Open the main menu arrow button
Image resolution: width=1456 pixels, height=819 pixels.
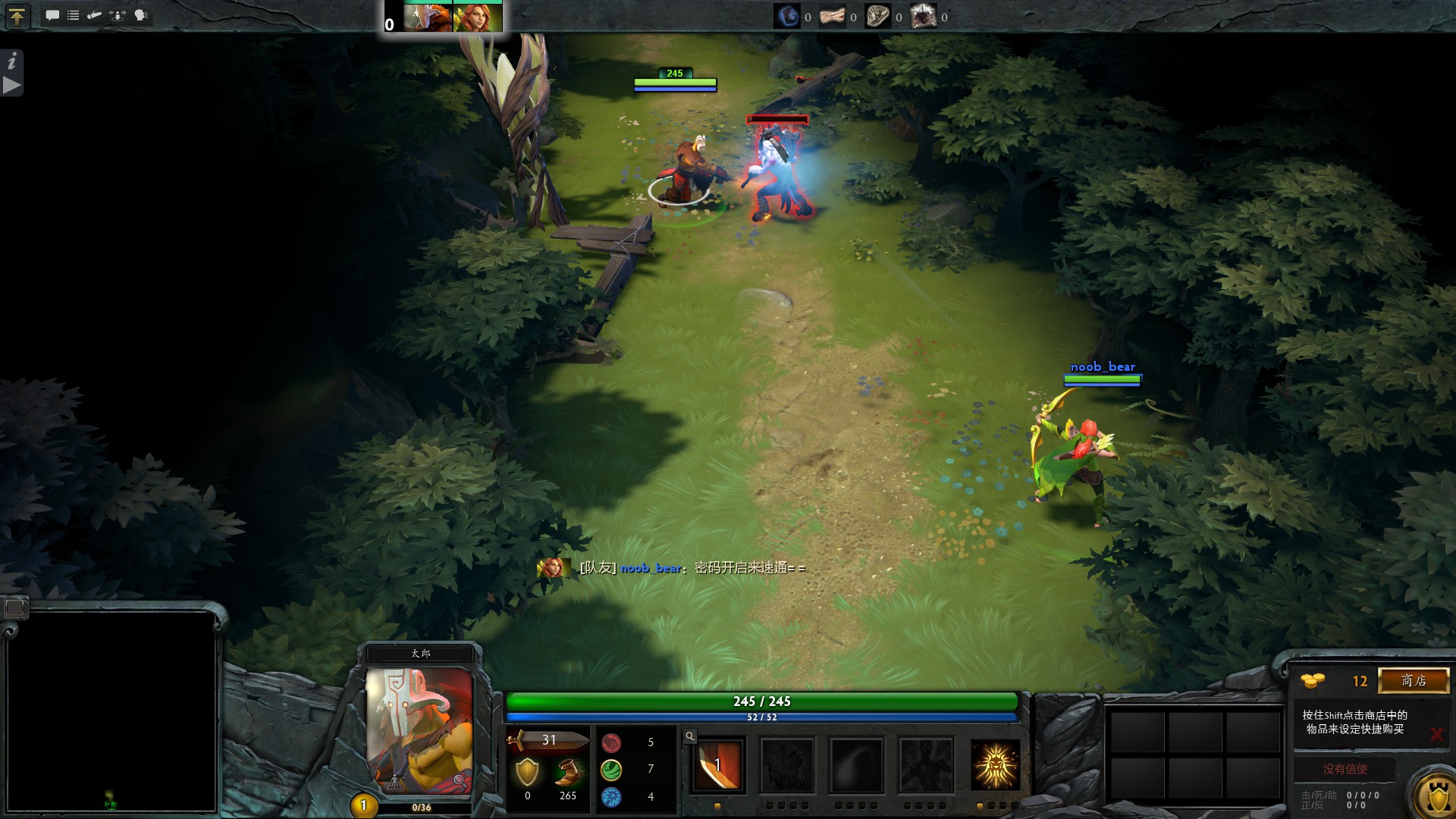click(17, 16)
